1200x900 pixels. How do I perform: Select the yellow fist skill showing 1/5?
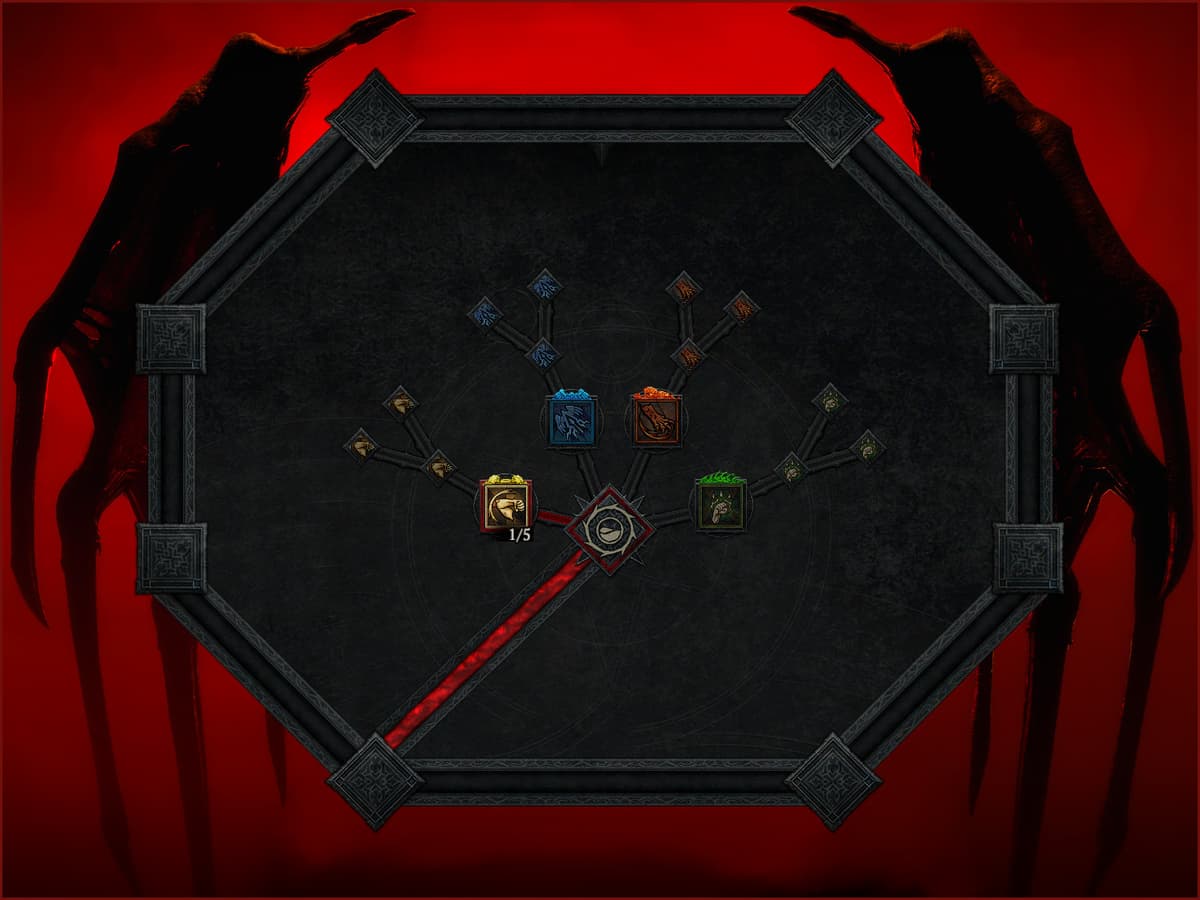[506, 504]
